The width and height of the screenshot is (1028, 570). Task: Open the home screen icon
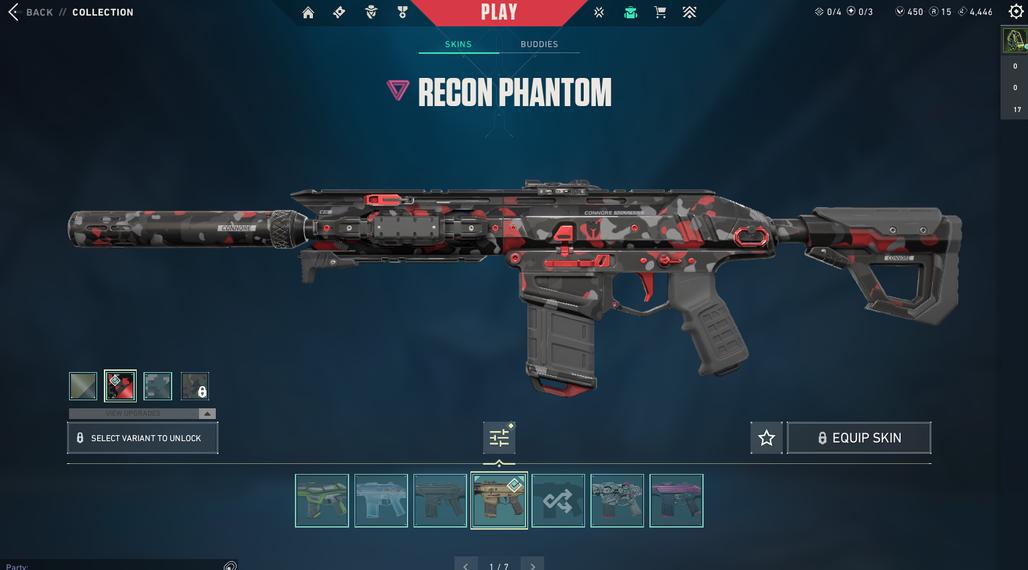click(308, 12)
